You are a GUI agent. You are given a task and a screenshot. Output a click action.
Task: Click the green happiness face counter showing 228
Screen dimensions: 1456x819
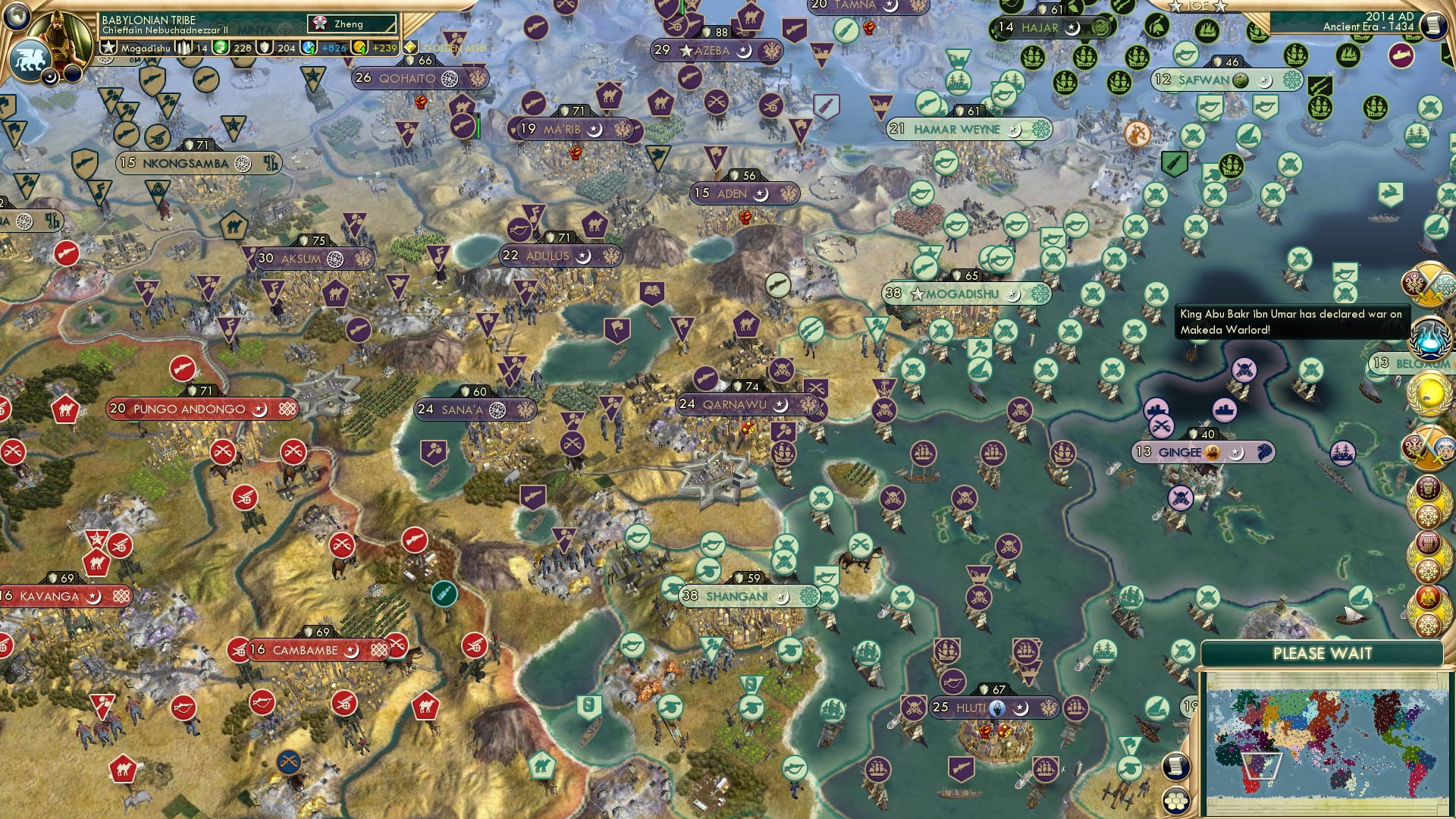coord(227,48)
